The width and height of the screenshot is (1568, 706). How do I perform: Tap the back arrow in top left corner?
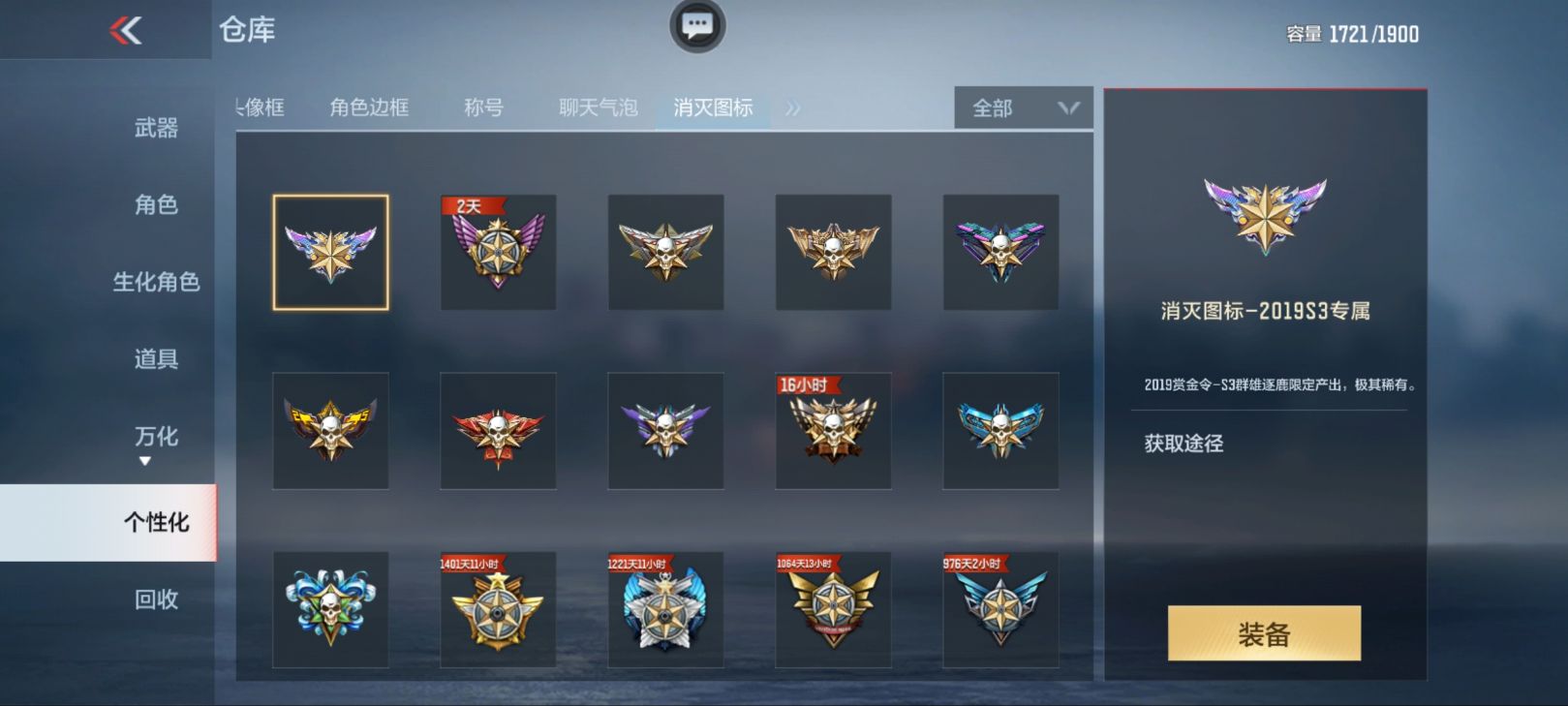[x=124, y=29]
